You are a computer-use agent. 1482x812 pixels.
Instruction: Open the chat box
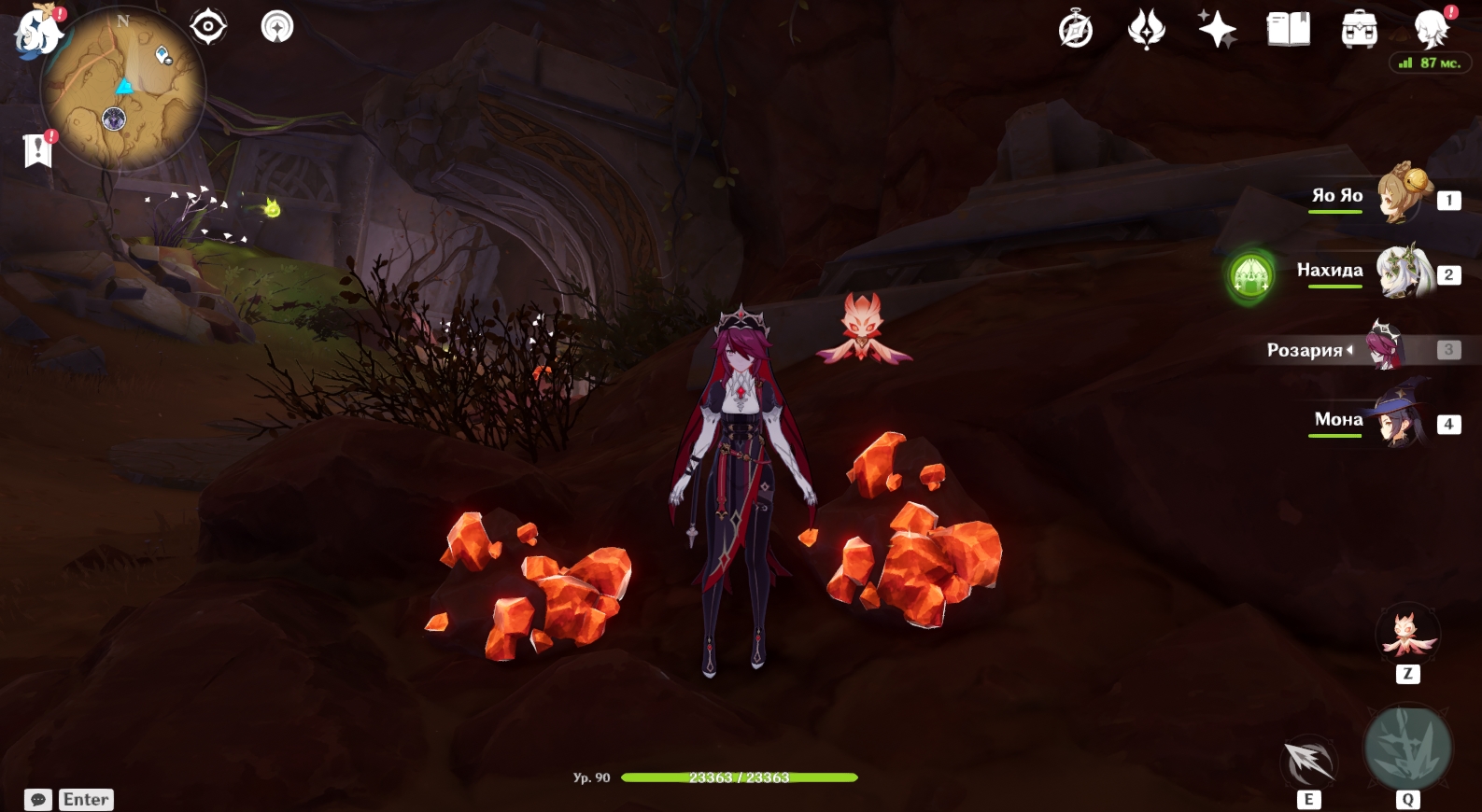point(38,800)
